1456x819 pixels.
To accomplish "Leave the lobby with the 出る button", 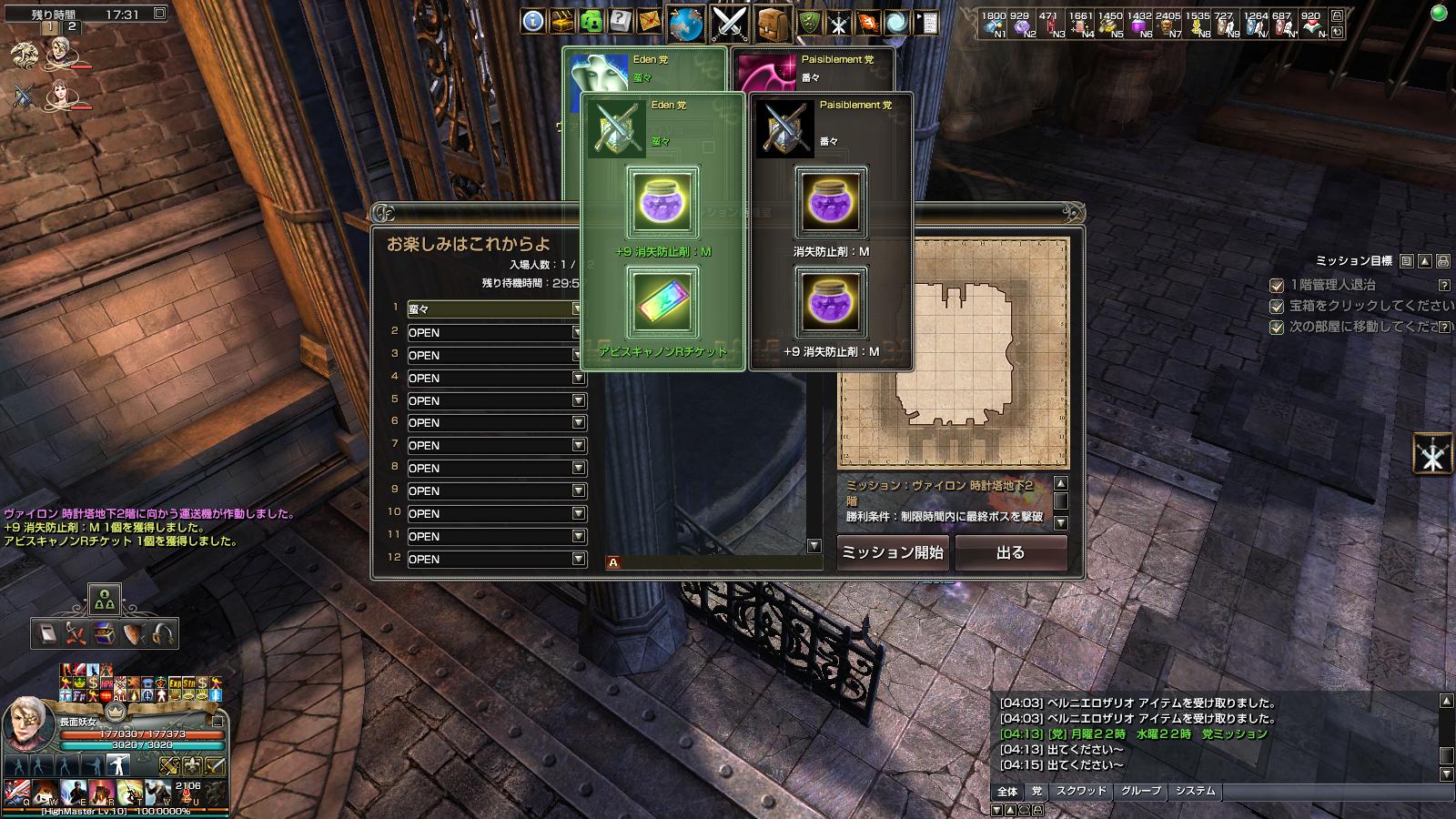I will [1010, 552].
